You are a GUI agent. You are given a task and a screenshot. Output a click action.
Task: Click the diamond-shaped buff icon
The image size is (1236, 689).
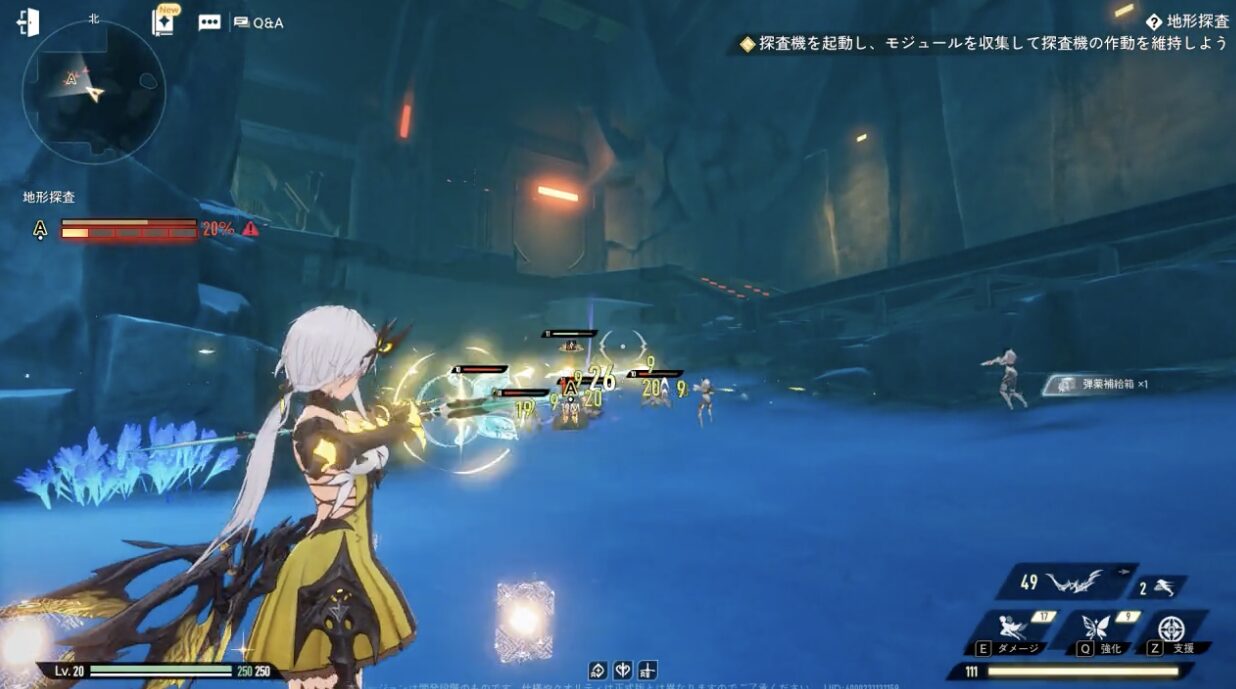coord(597,669)
